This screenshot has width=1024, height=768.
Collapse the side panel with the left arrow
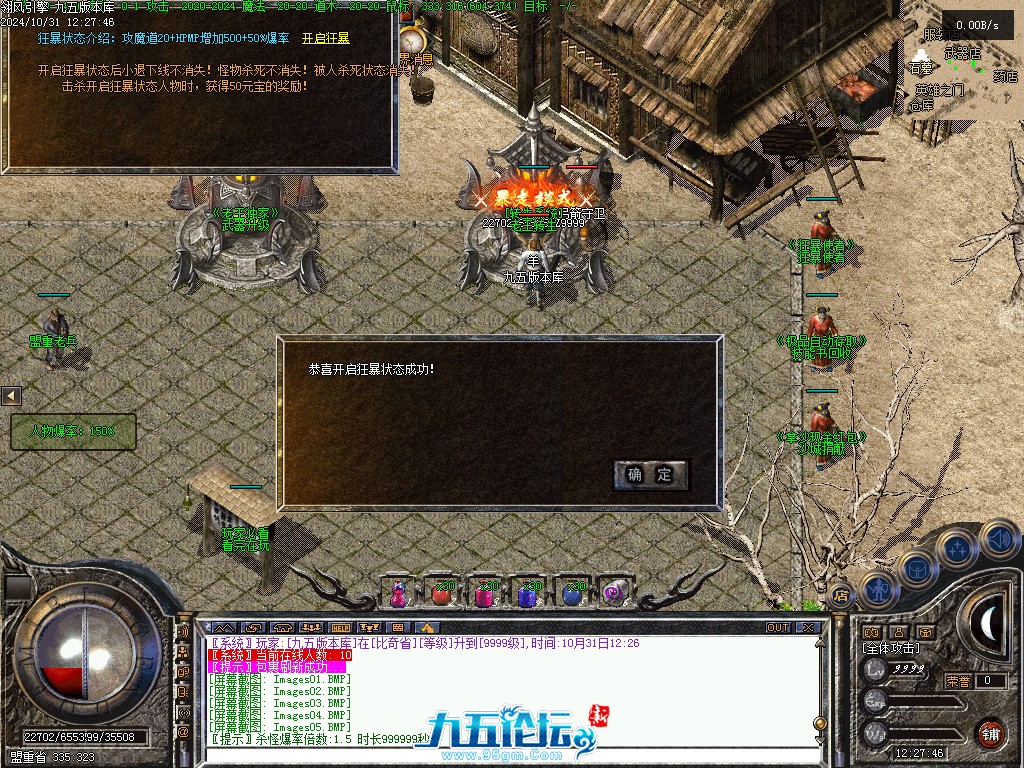pyautogui.click(x=11, y=397)
